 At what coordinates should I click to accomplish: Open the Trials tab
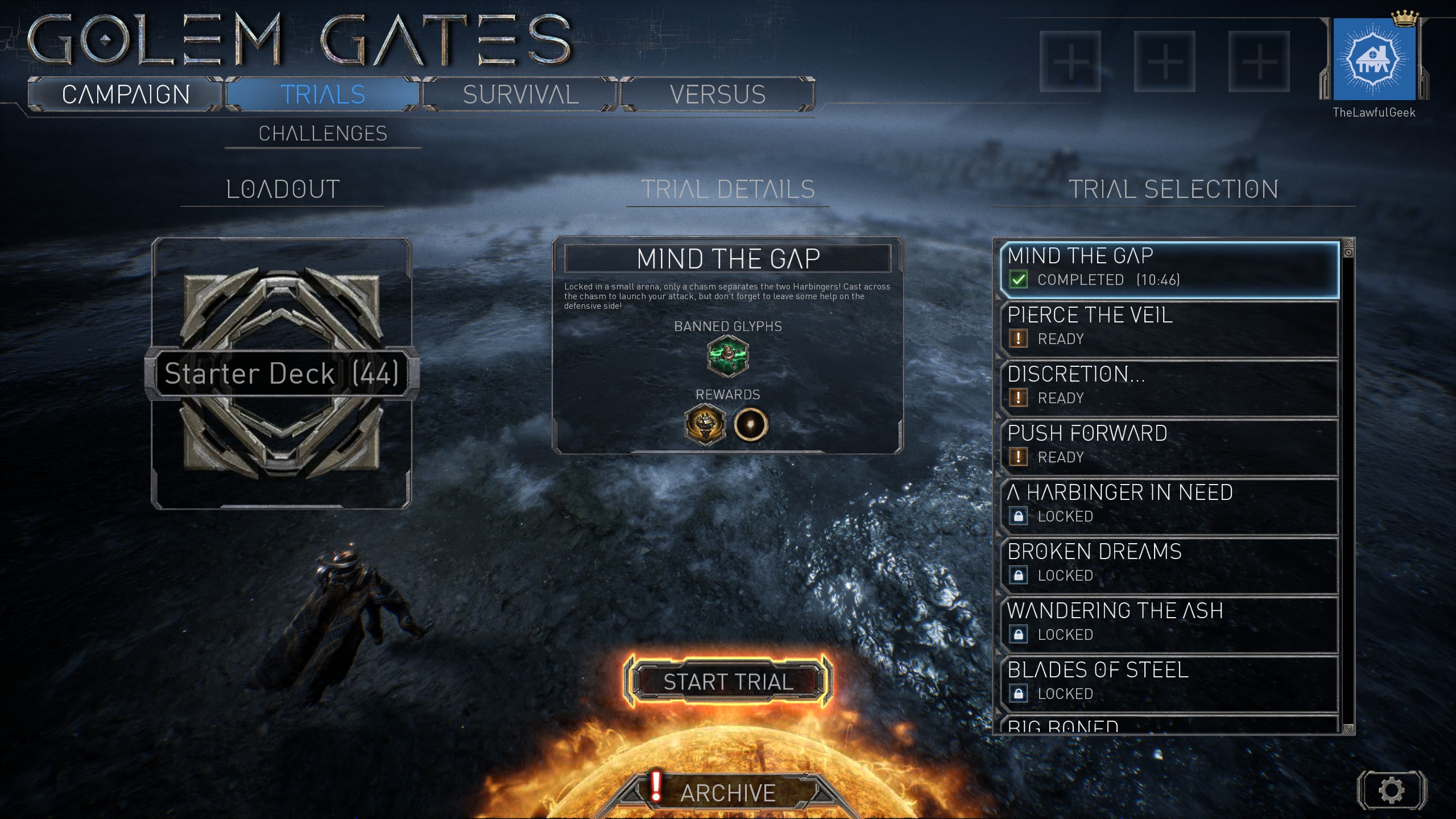pos(322,94)
